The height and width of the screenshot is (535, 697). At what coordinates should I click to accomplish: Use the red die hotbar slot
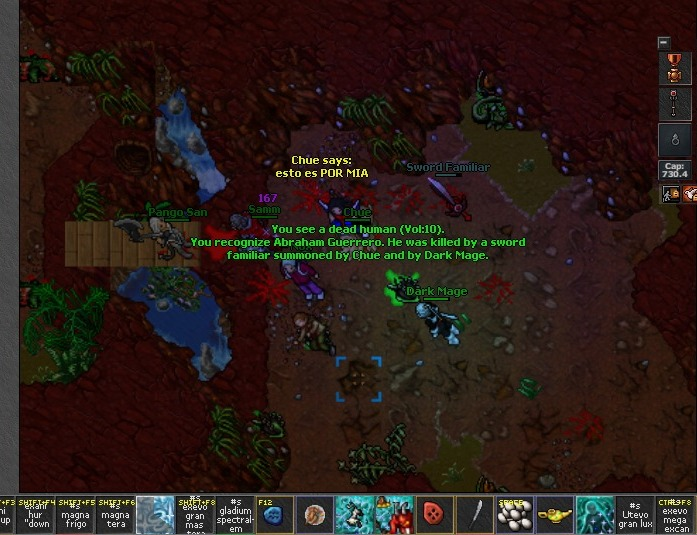coord(435,514)
